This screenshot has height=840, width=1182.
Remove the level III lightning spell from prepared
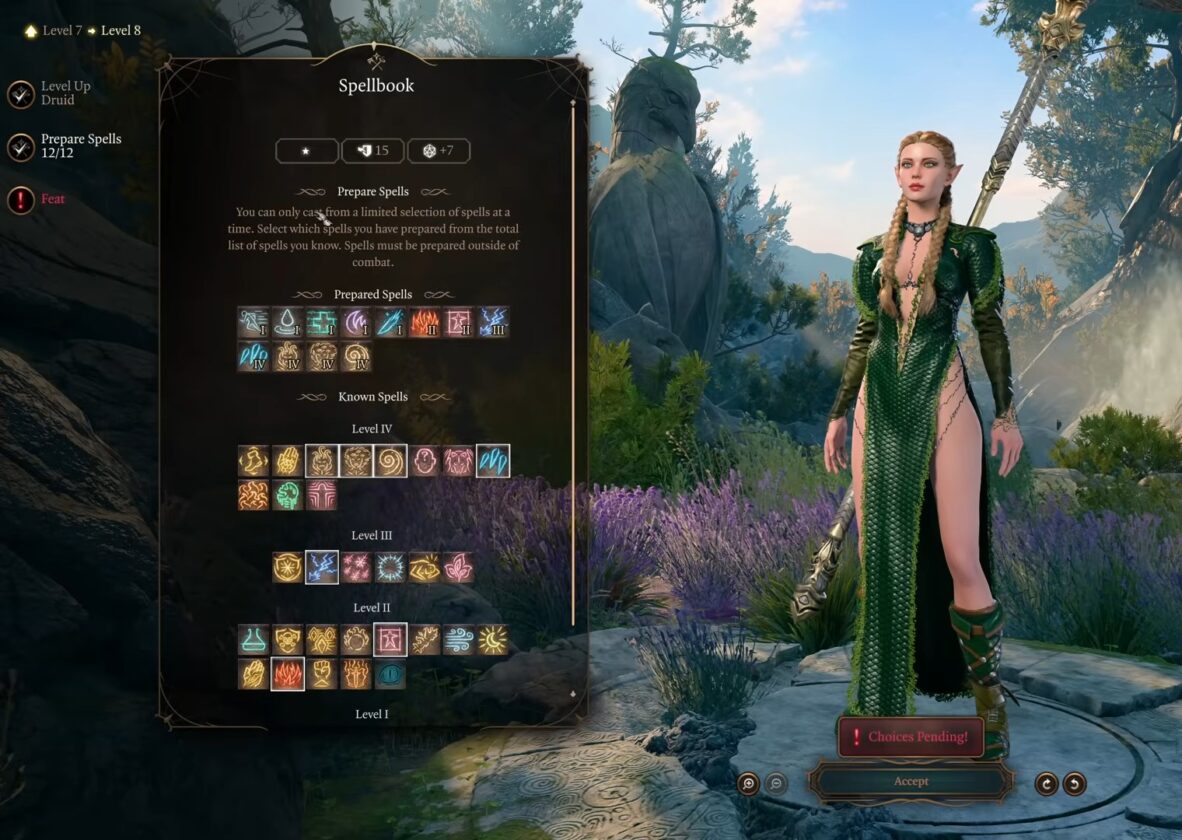point(493,322)
